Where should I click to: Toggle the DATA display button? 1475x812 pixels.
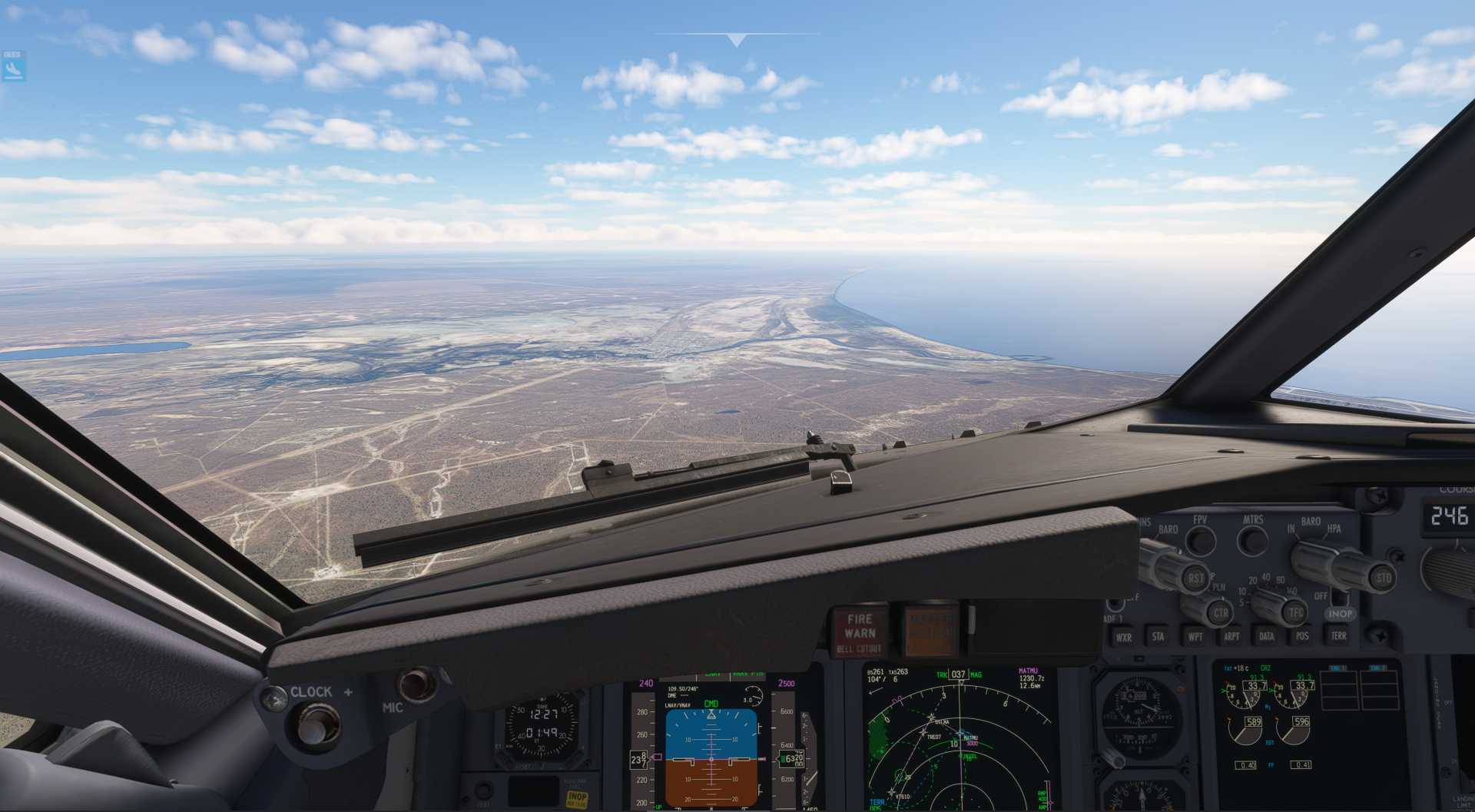point(1266,636)
